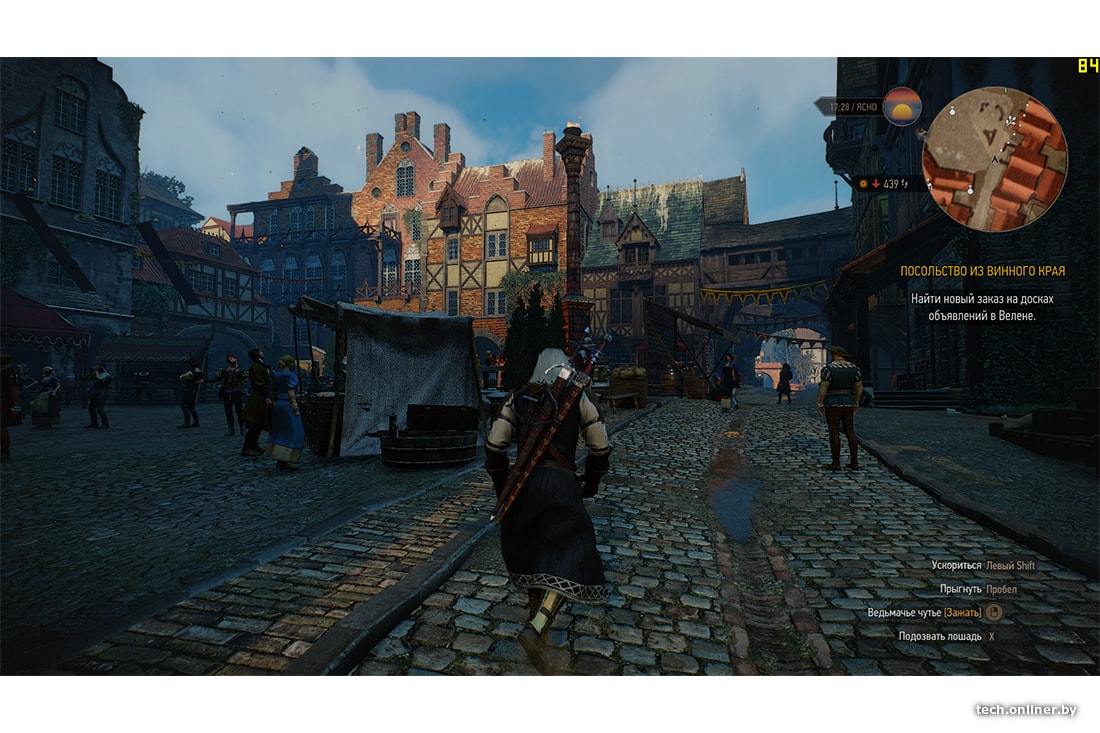Click the circular minimap

(x=994, y=159)
